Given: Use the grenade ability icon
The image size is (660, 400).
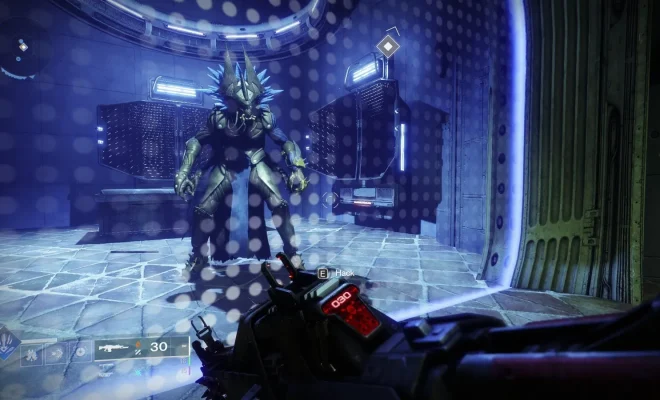Looking at the screenshot, I should pos(31,353).
